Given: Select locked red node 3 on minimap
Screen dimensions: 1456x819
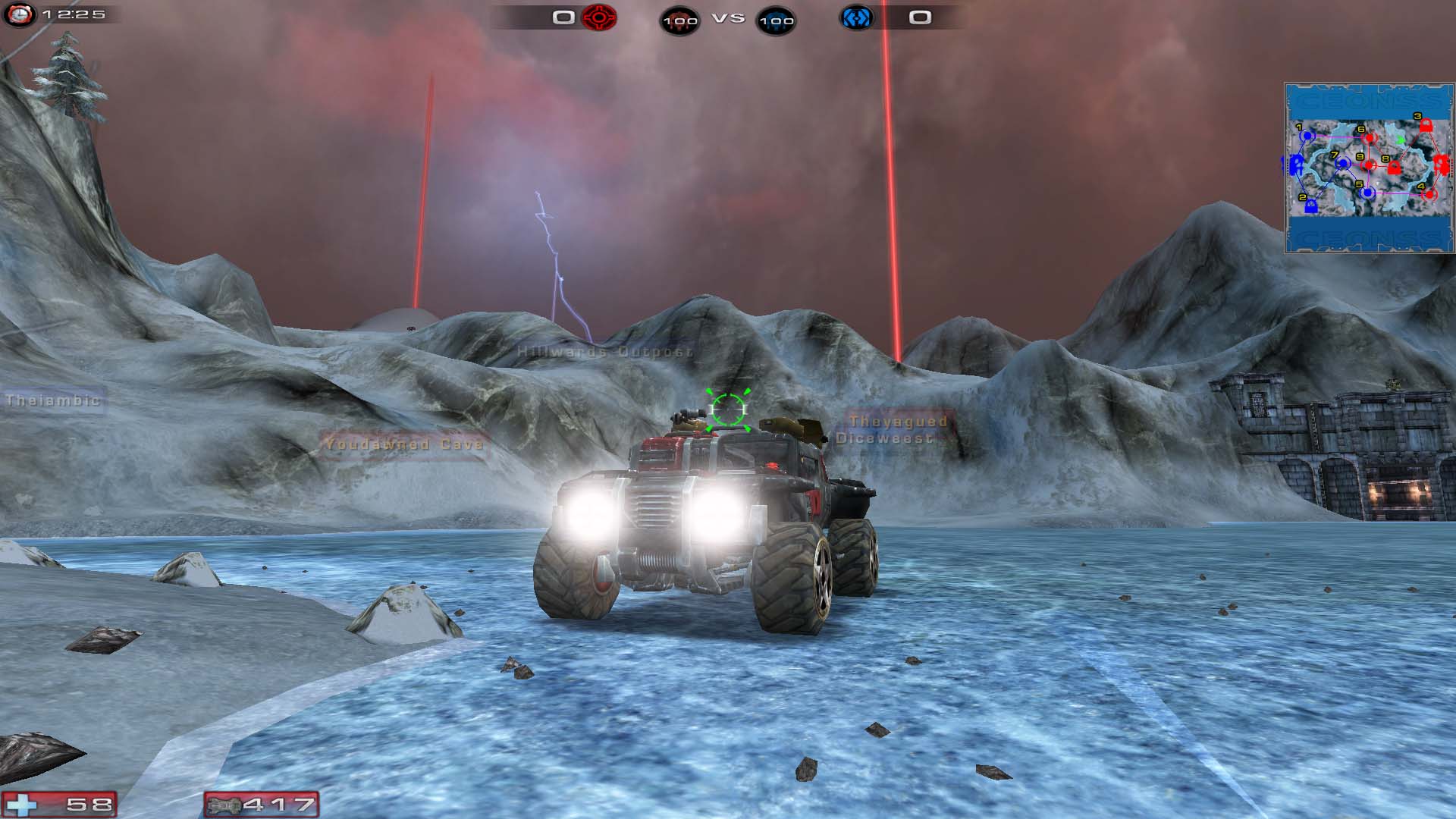Looking at the screenshot, I should 1426,125.
